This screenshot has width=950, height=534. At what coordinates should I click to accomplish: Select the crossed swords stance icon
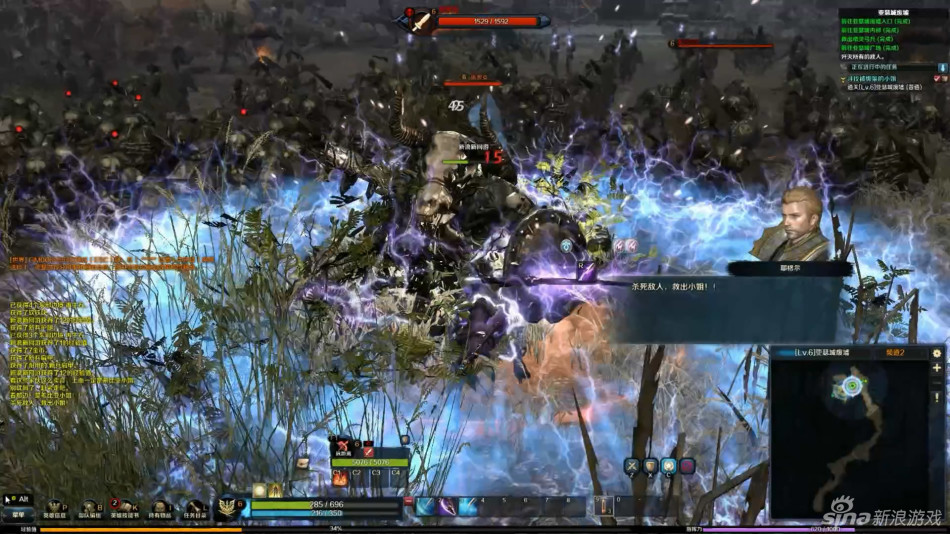point(632,466)
